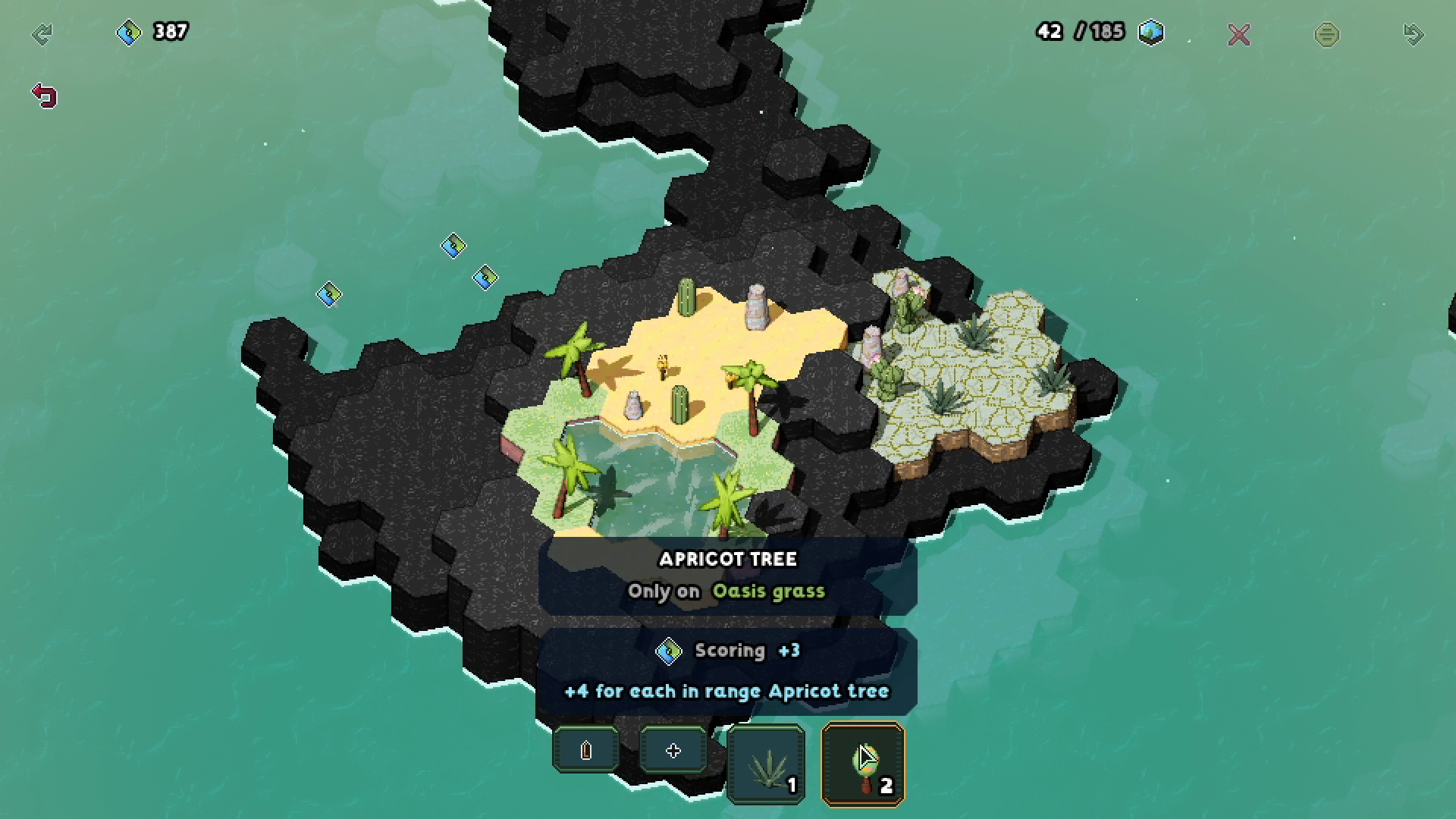This screenshot has height=819, width=1456.
Task: Click the red undo arrow
Action: click(x=45, y=96)
